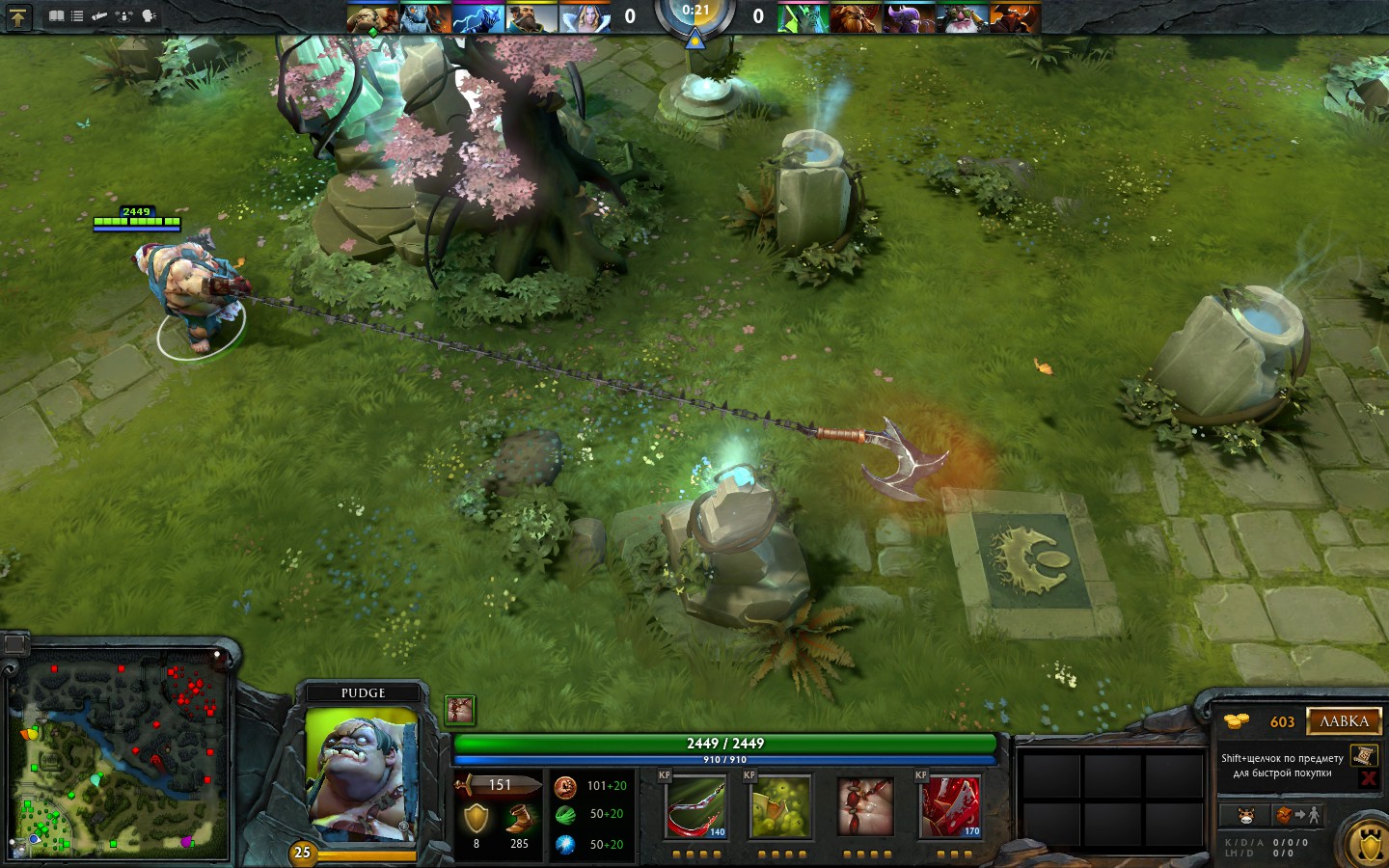Open the main menu arrow button
This screenshot has width=1389, height=868.
[x=17, y=16]
